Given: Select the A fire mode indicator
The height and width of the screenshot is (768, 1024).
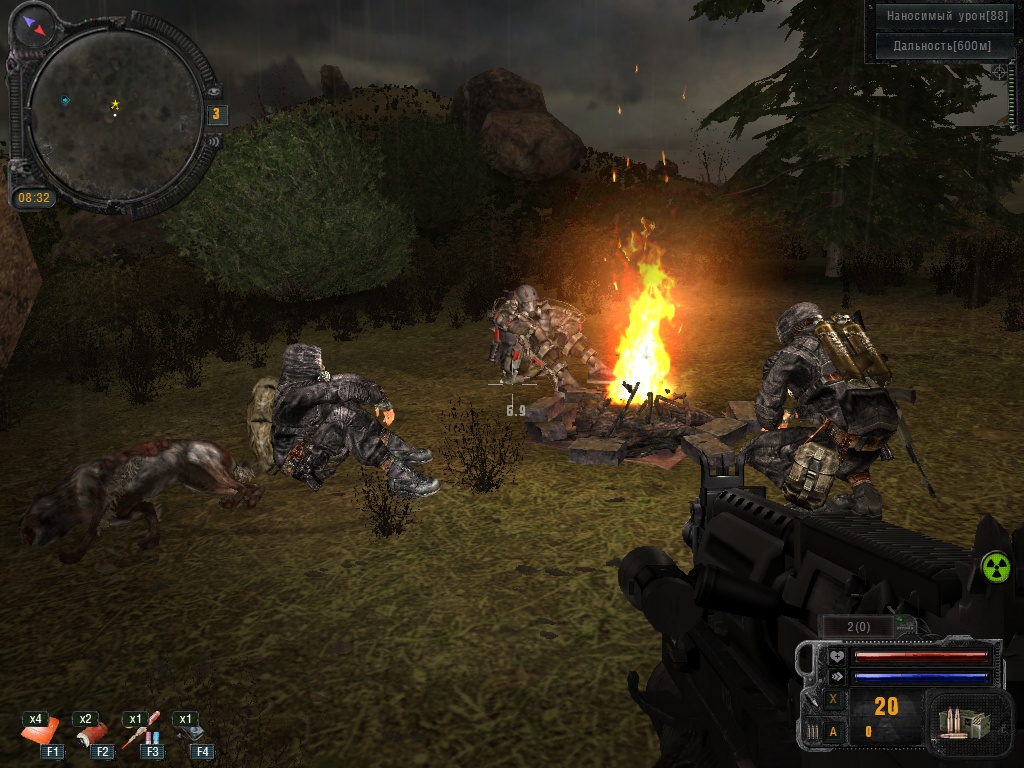Looking at the screenshot, I should 833,732.
